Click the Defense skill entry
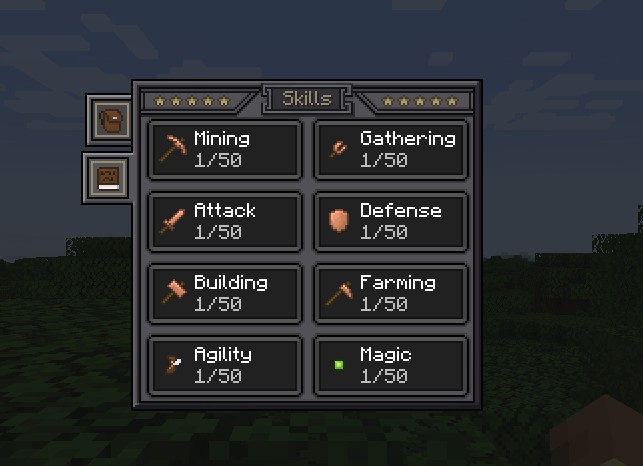This screenshot has width=643, height=466. coord(391,221)
